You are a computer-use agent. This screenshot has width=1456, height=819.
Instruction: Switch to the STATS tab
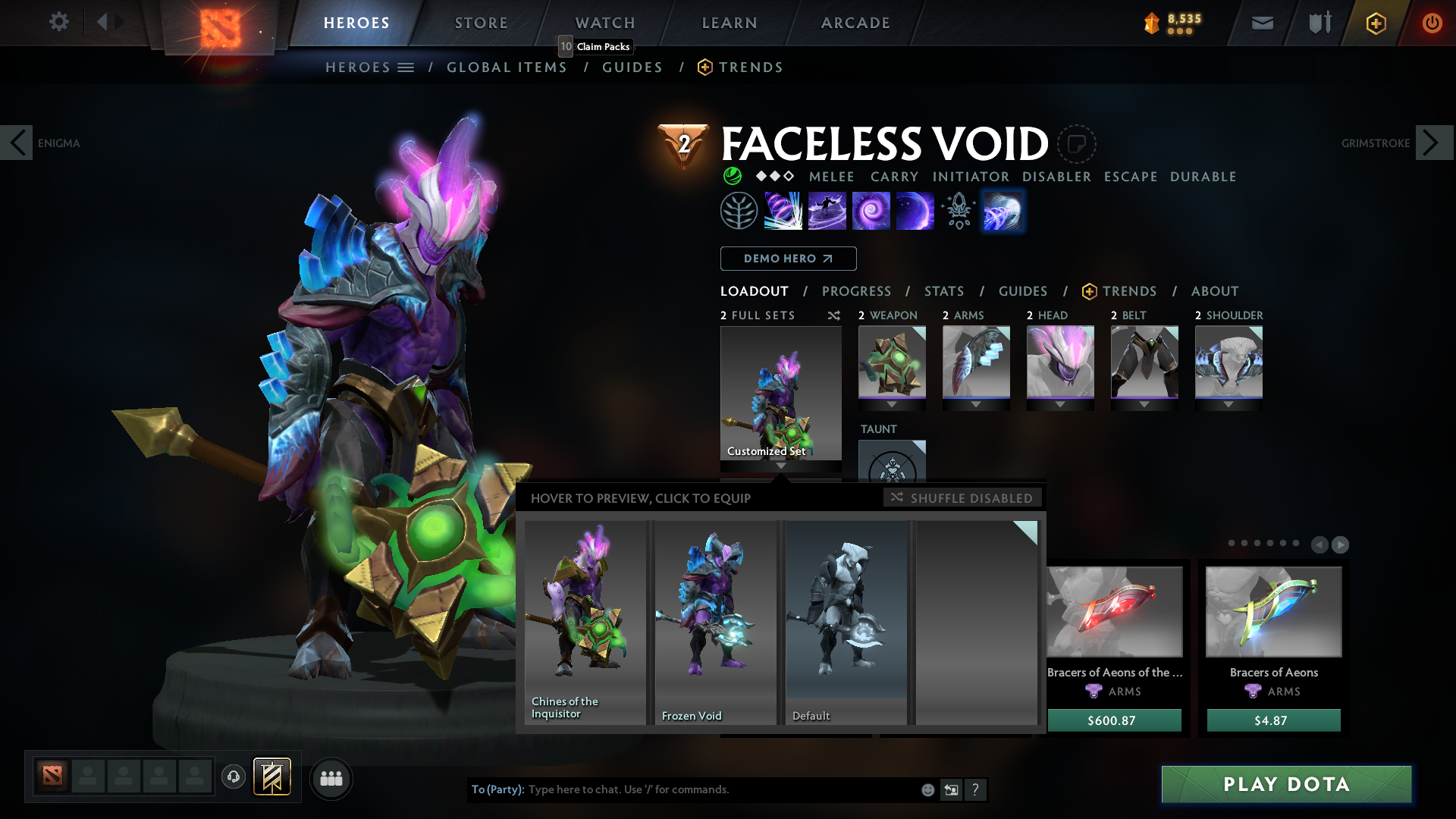point(943,290)
